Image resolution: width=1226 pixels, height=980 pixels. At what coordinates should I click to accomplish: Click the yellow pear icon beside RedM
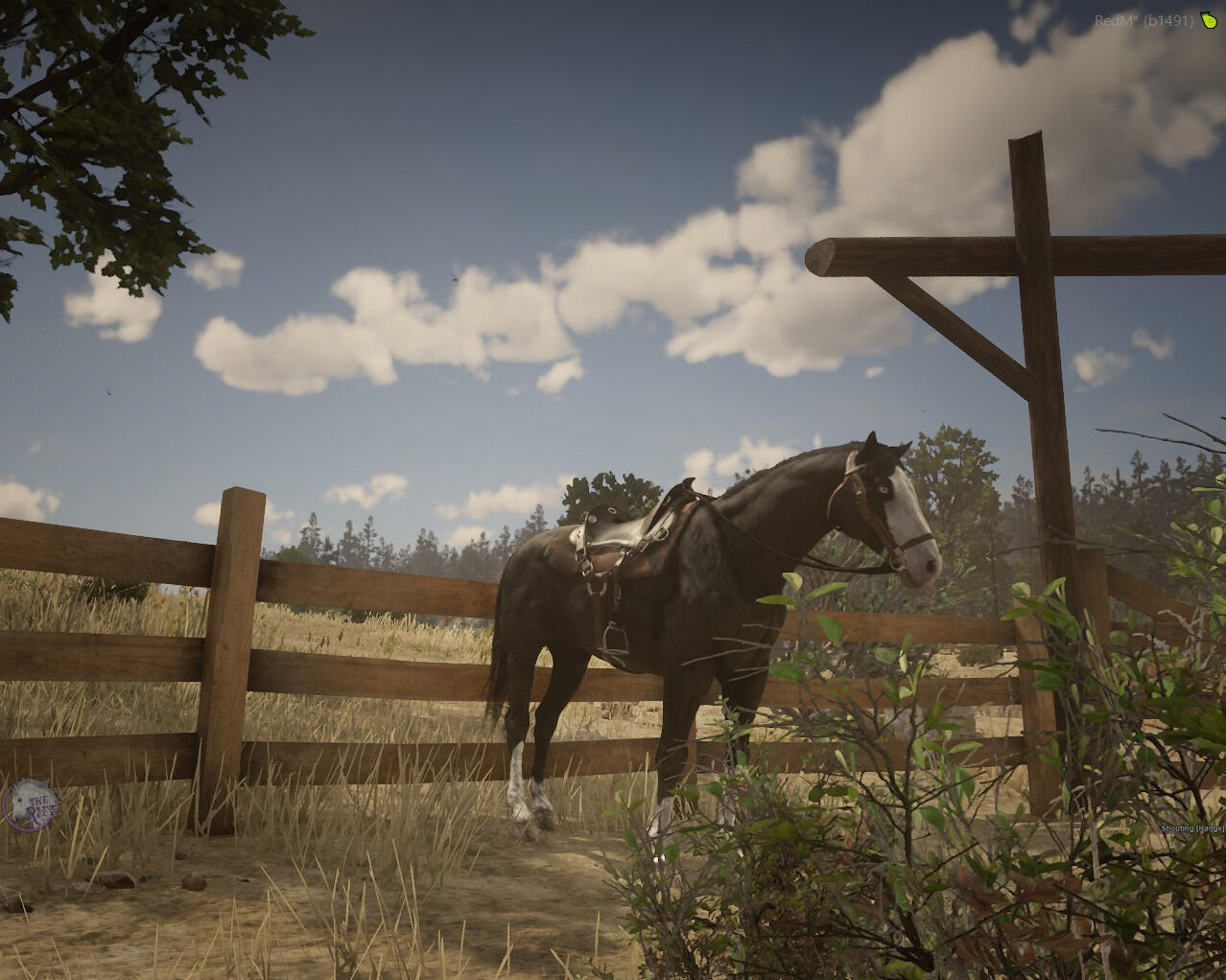point(1208,20)
